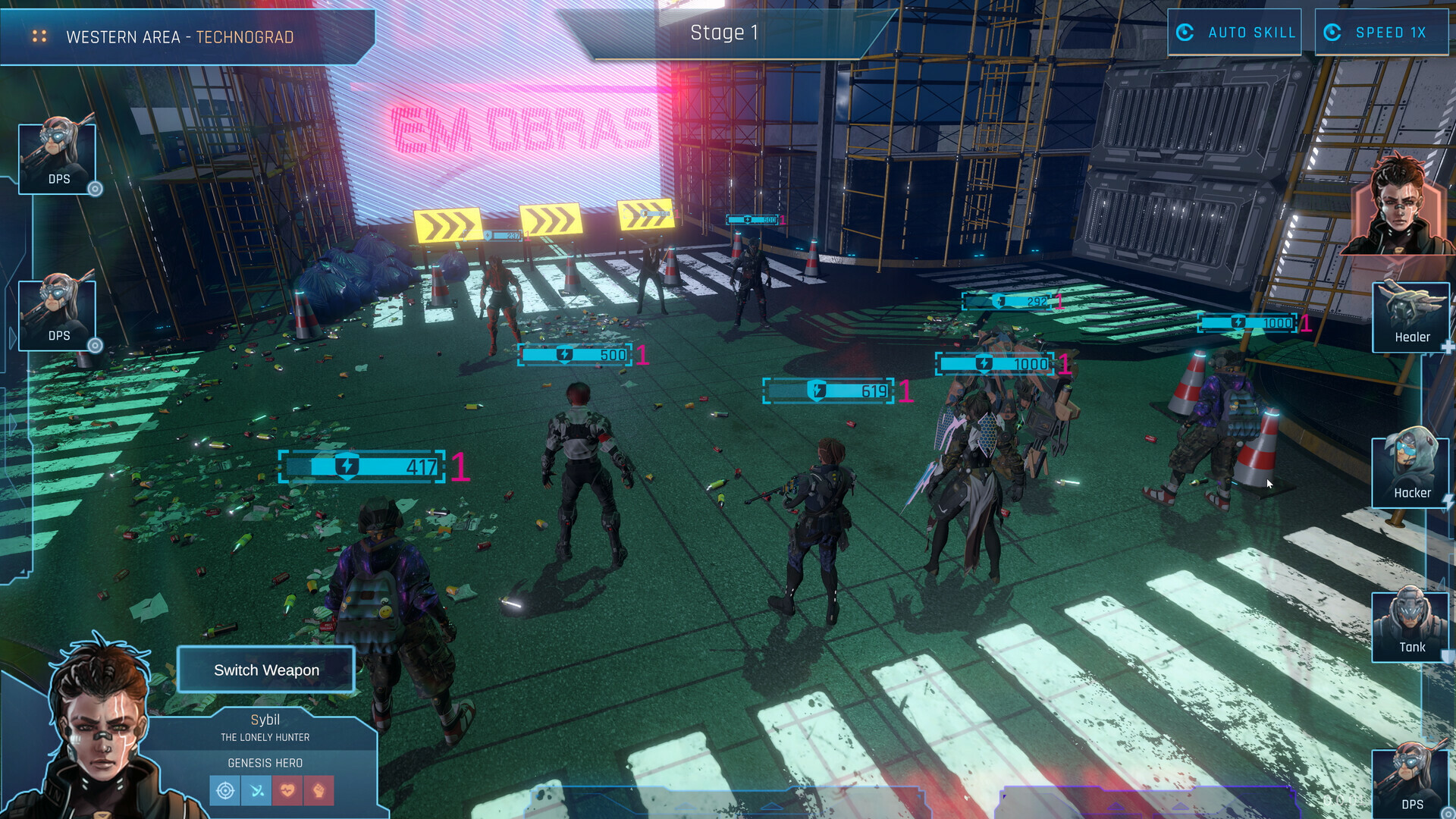This screenshot has height=819, width=1456.
Task: Activate the grappling hook skill icon
Action: (256, 790)
